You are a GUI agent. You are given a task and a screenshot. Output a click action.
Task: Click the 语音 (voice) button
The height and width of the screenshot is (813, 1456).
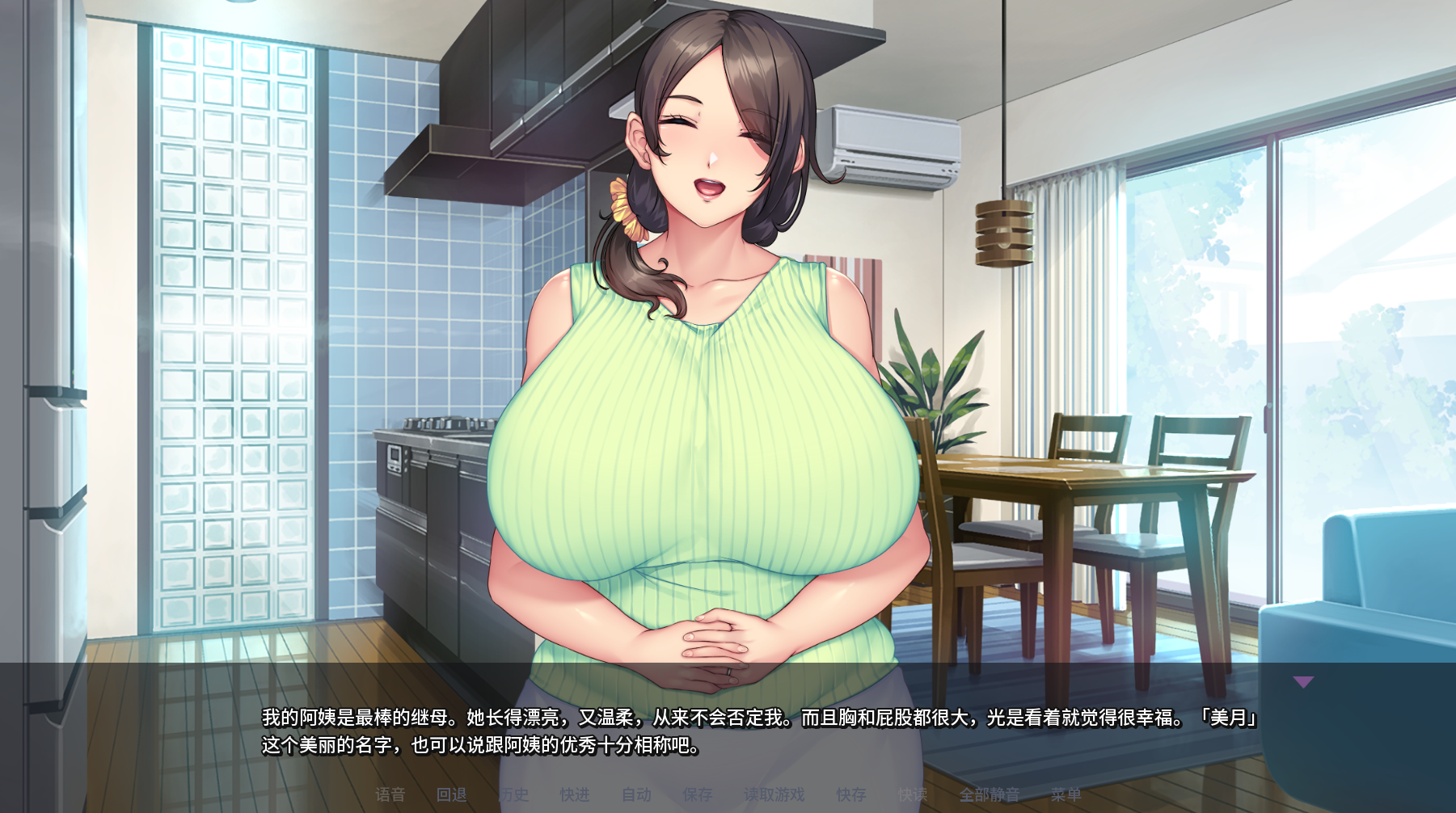(390, 795)
